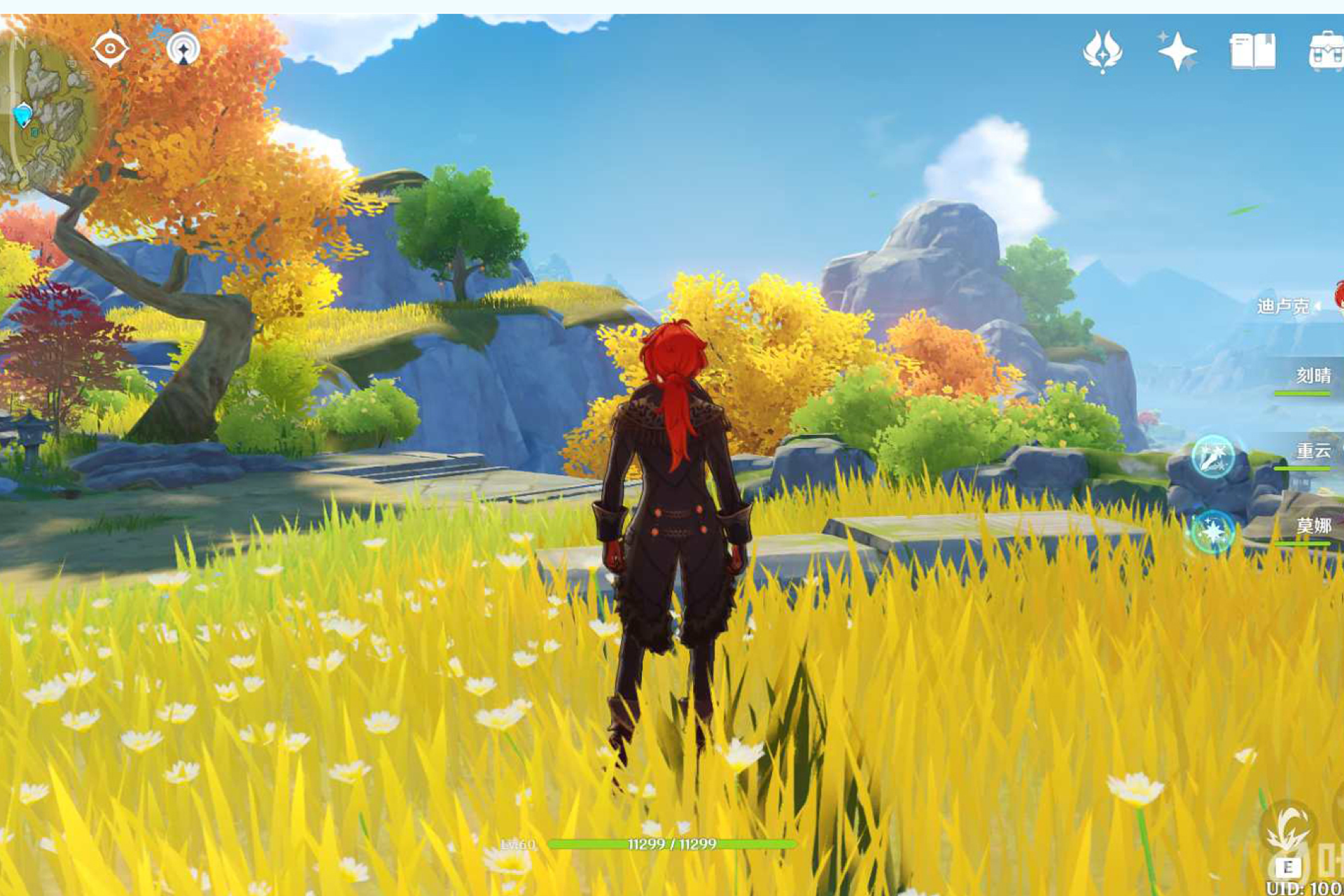This screenshot has width=1344, height=896.
Task: Activate 重云's glowing burst icon
Action: (1212, 456)
